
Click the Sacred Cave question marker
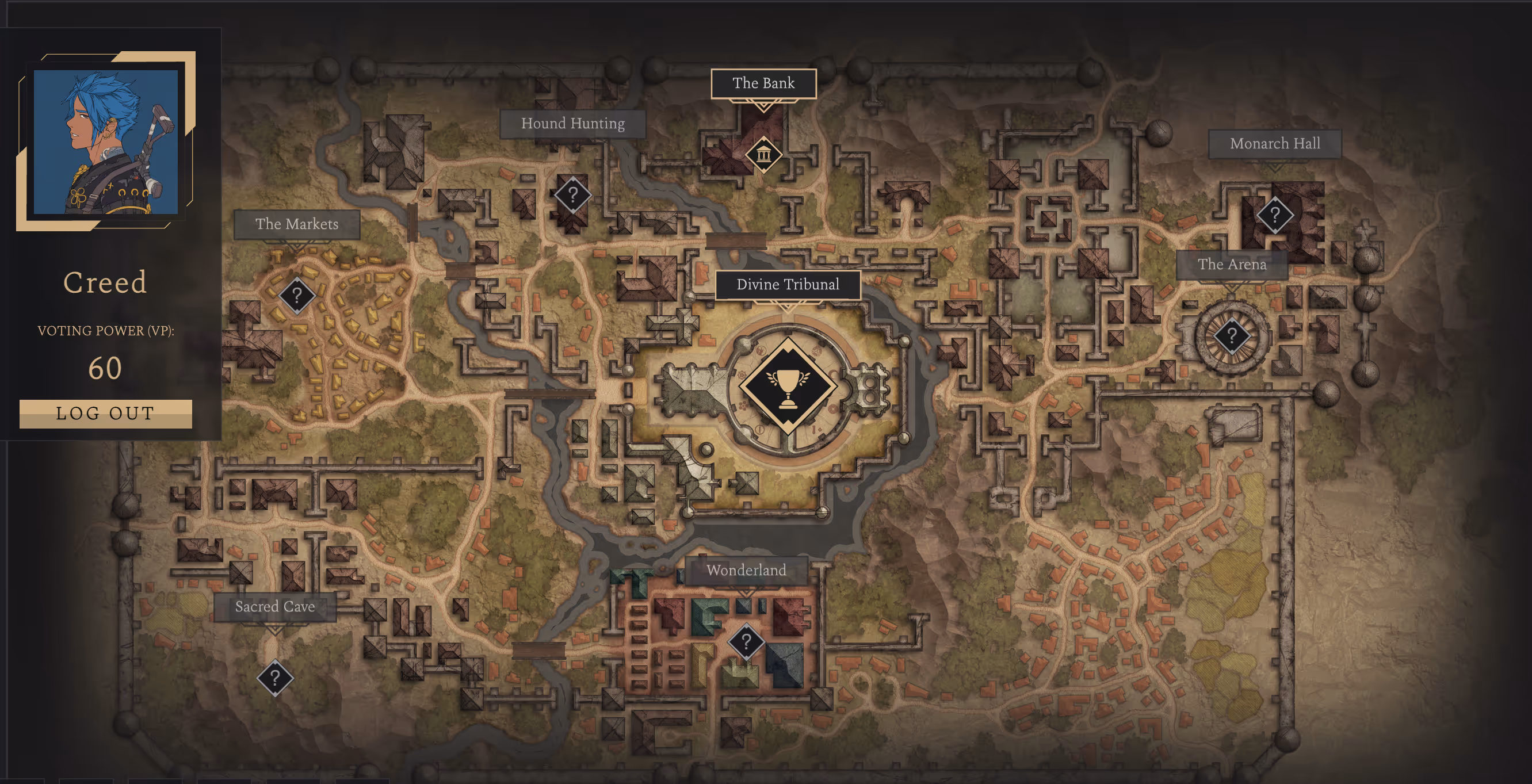coord(275,678)
